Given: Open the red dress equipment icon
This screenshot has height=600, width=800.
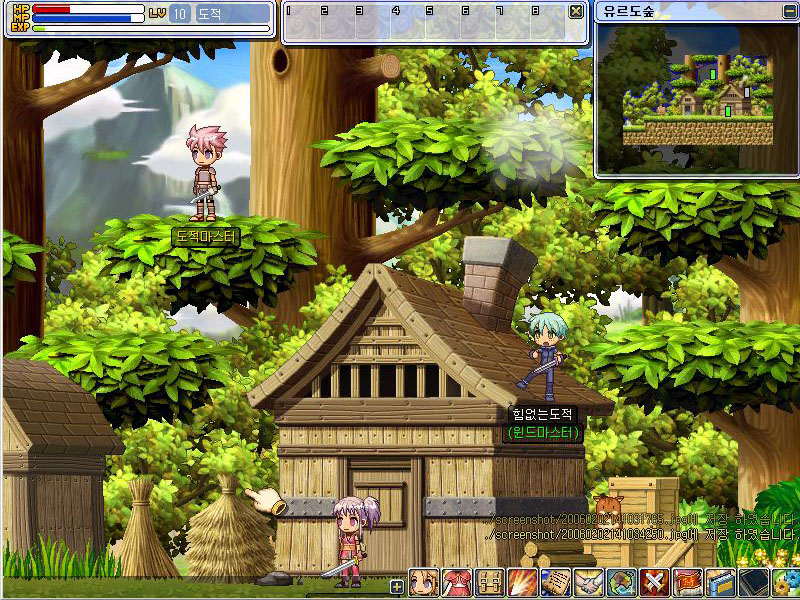Looking at the screenshot, I should [x=456, y=582].
